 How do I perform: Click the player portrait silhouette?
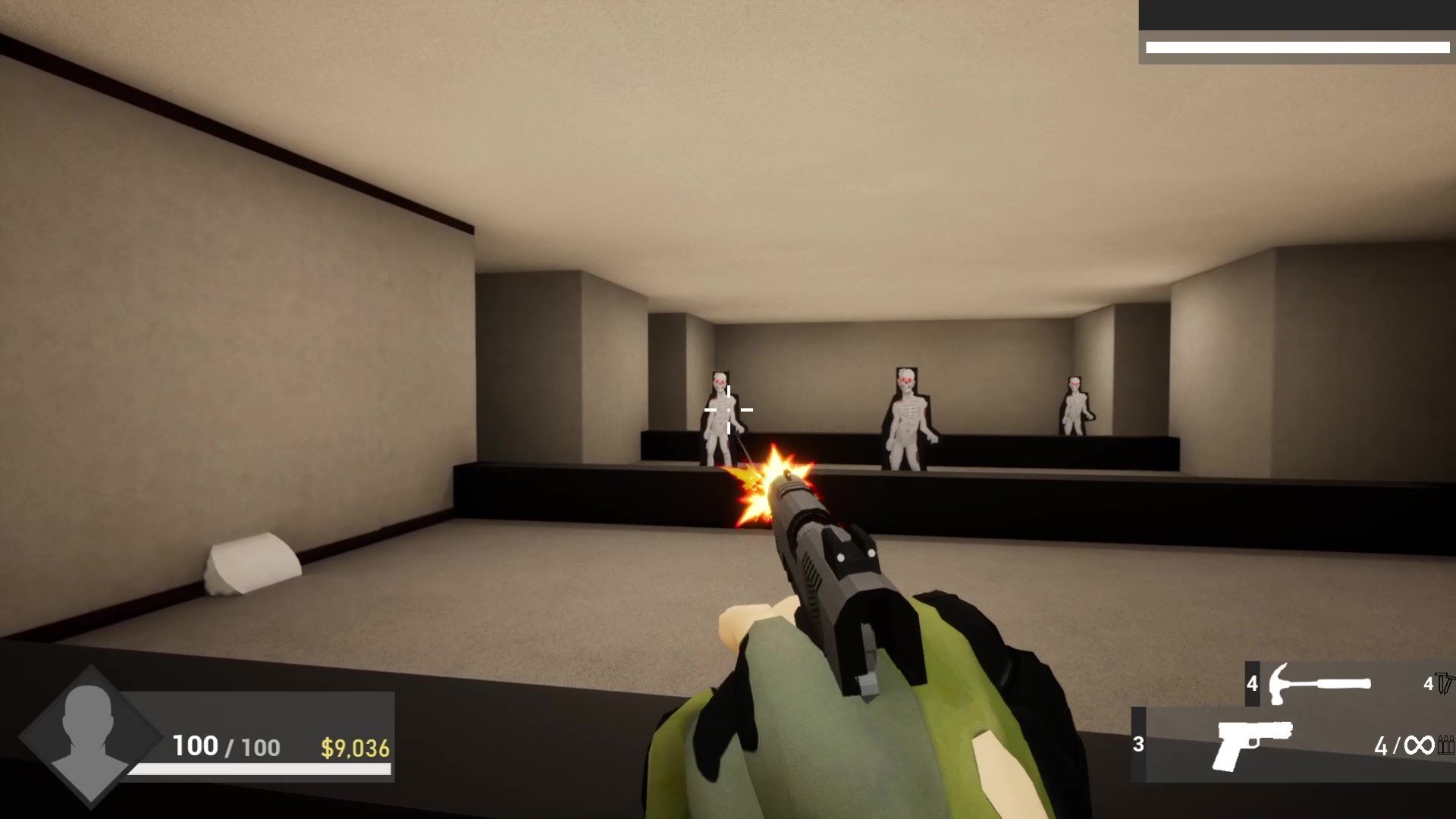coord(89,733)
